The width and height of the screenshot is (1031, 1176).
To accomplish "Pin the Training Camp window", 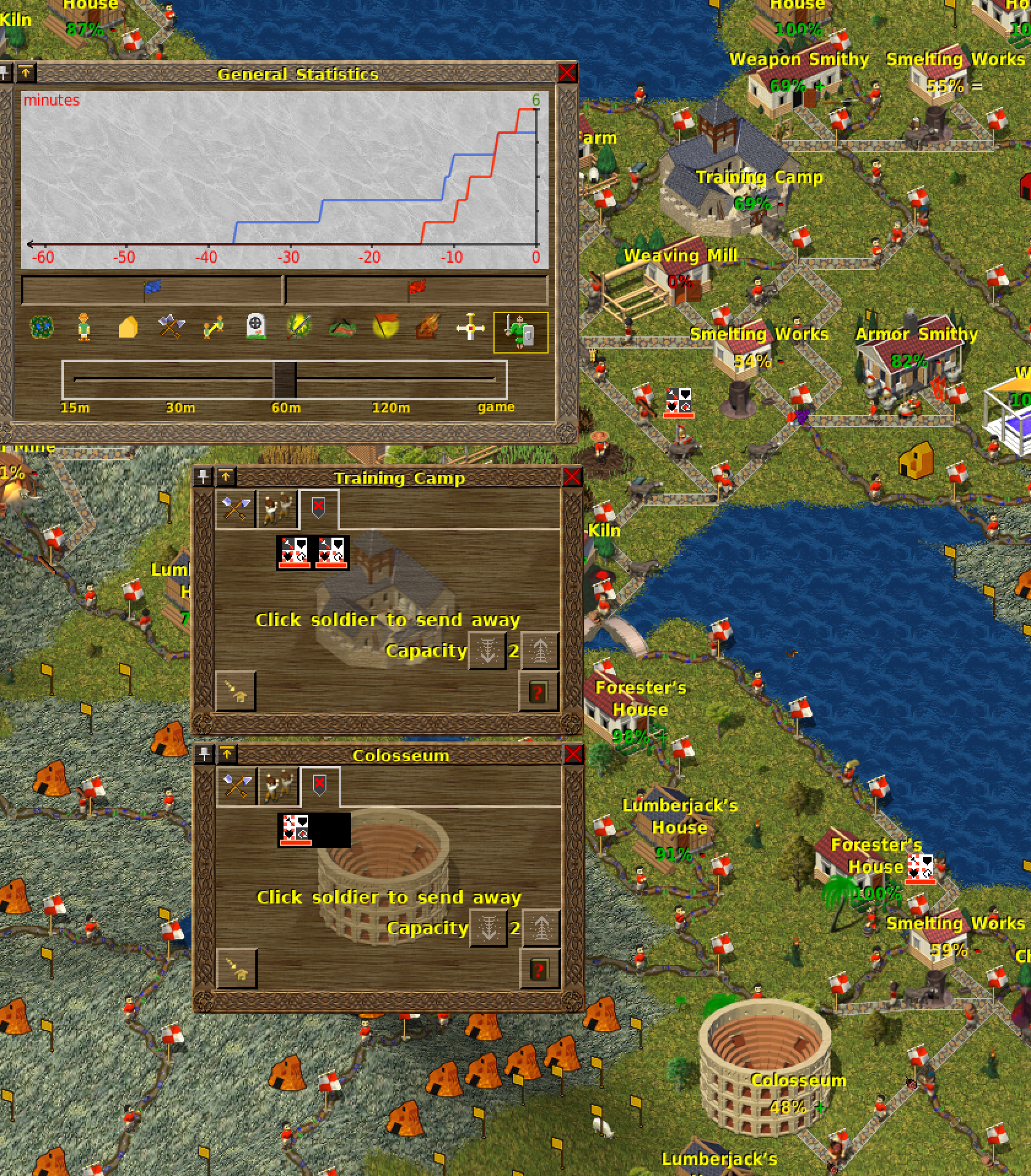I will 203,477.
